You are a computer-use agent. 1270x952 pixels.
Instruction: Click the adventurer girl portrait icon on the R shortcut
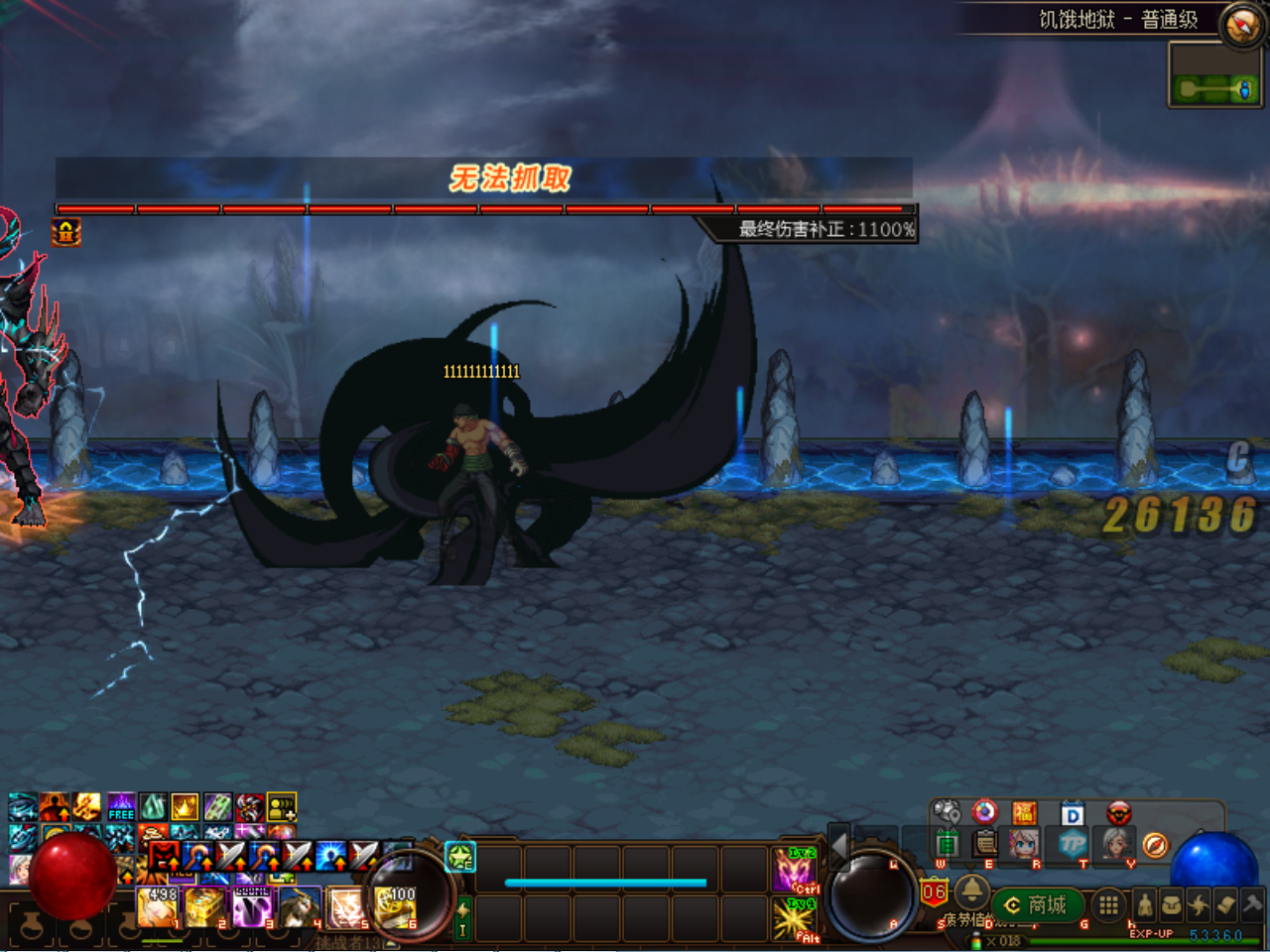(1023, 845)
